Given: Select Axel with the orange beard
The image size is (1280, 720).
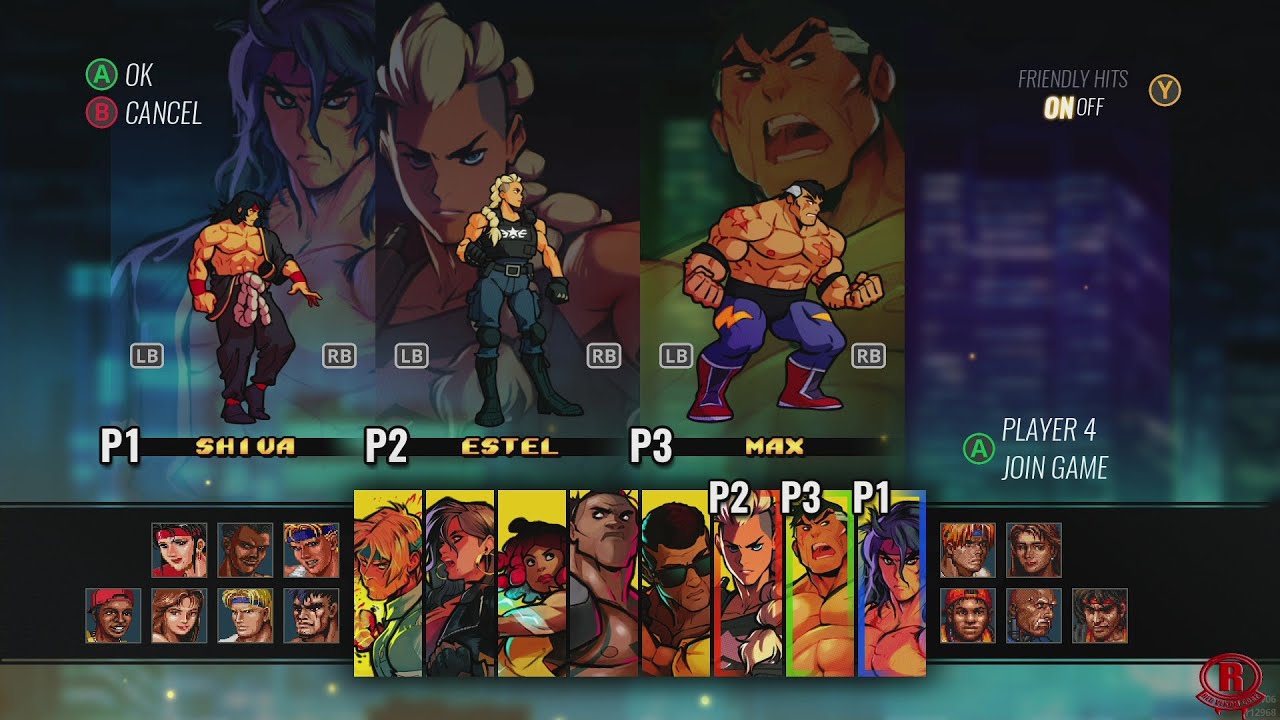Looking at the screenshot, I should coord(389,583).
